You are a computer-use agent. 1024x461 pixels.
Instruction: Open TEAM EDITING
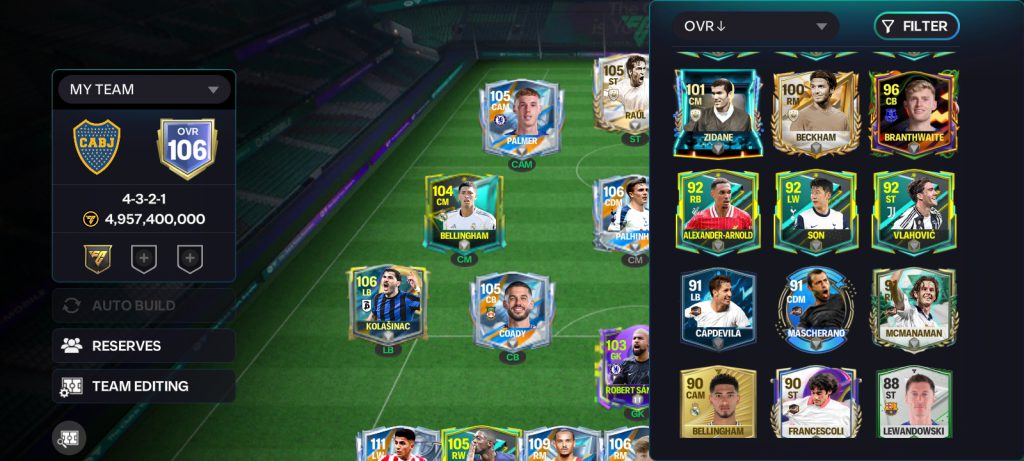tap(144, 386)
